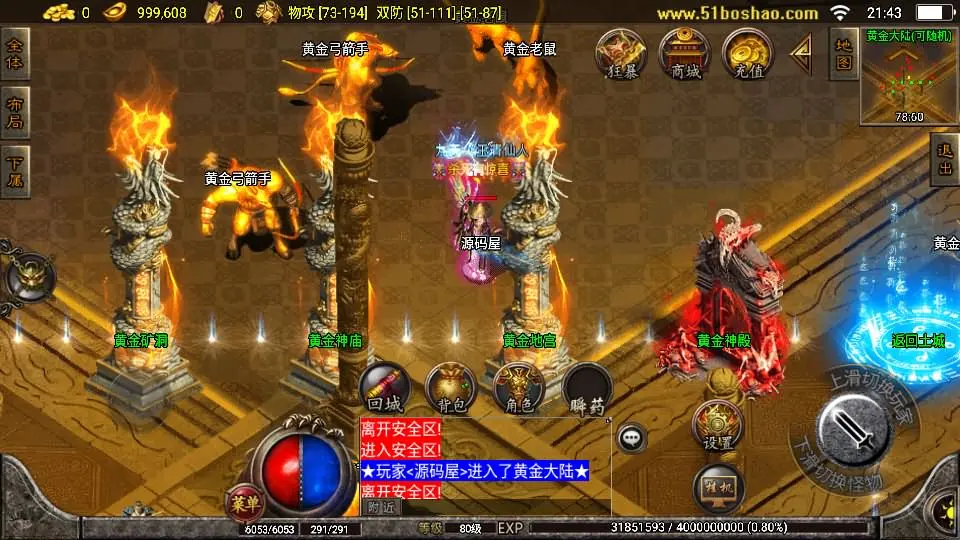
Task: Click the 黄金大陆 minimap
Action: point(908,80)
